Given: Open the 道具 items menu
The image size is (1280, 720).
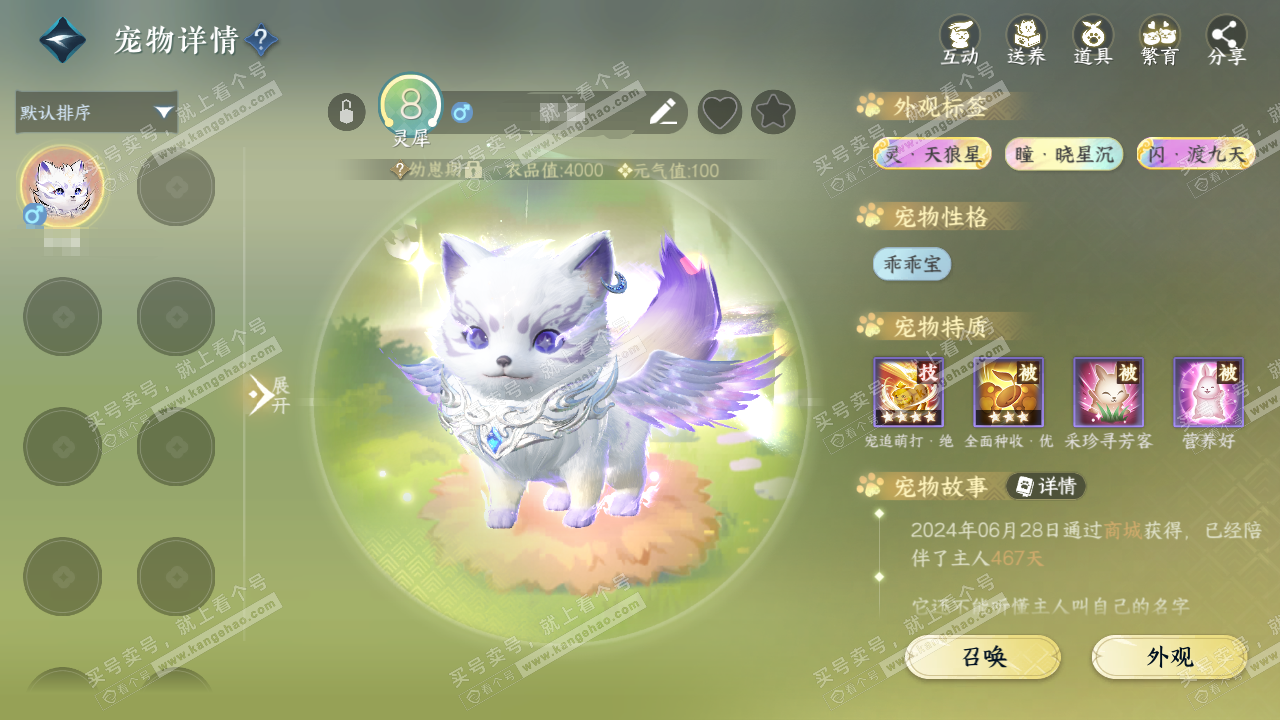Looking at the screenshot, I should coord(1093,40).
